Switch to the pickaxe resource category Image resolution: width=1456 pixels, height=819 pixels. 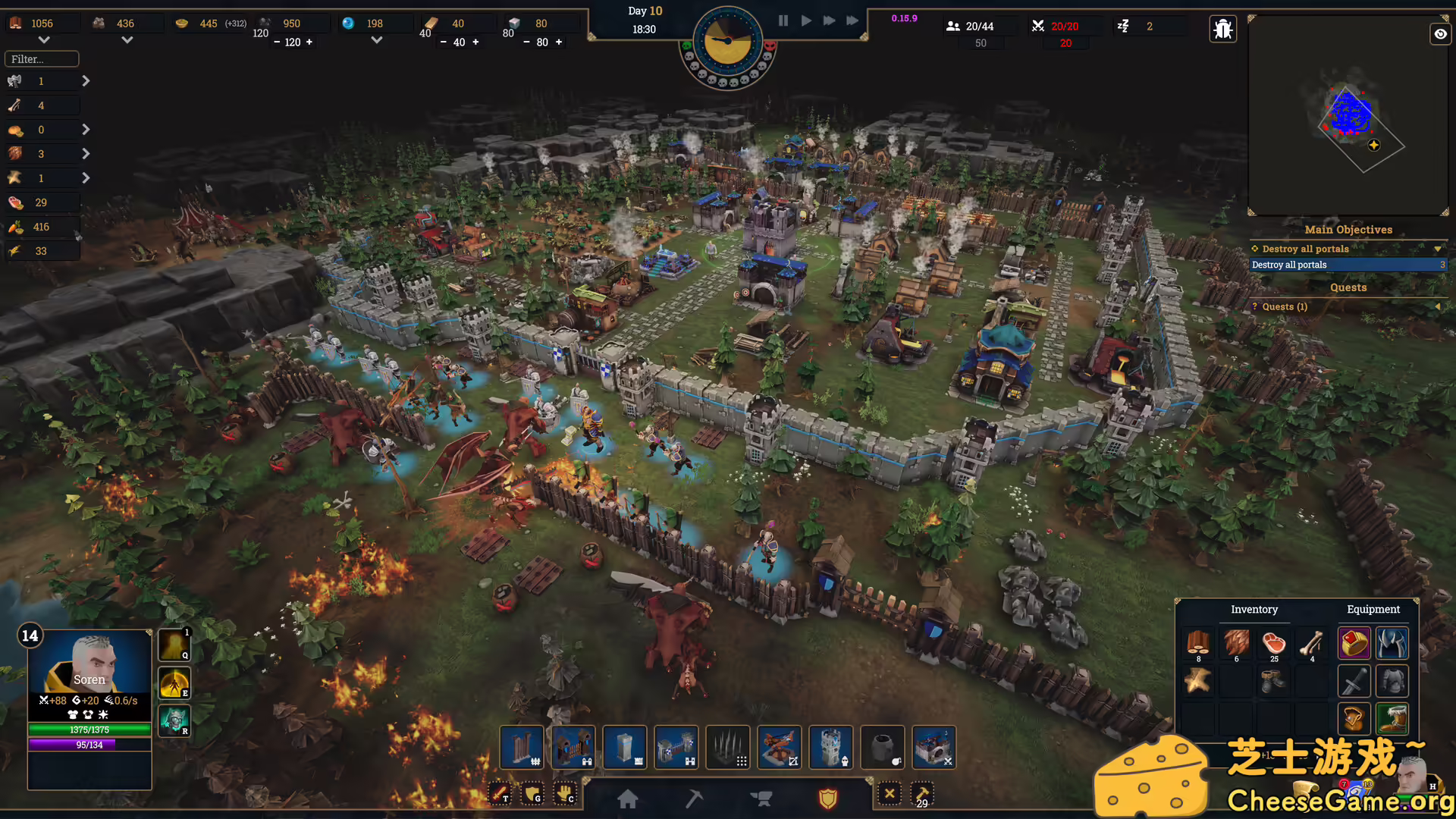[x=694, y=799]
